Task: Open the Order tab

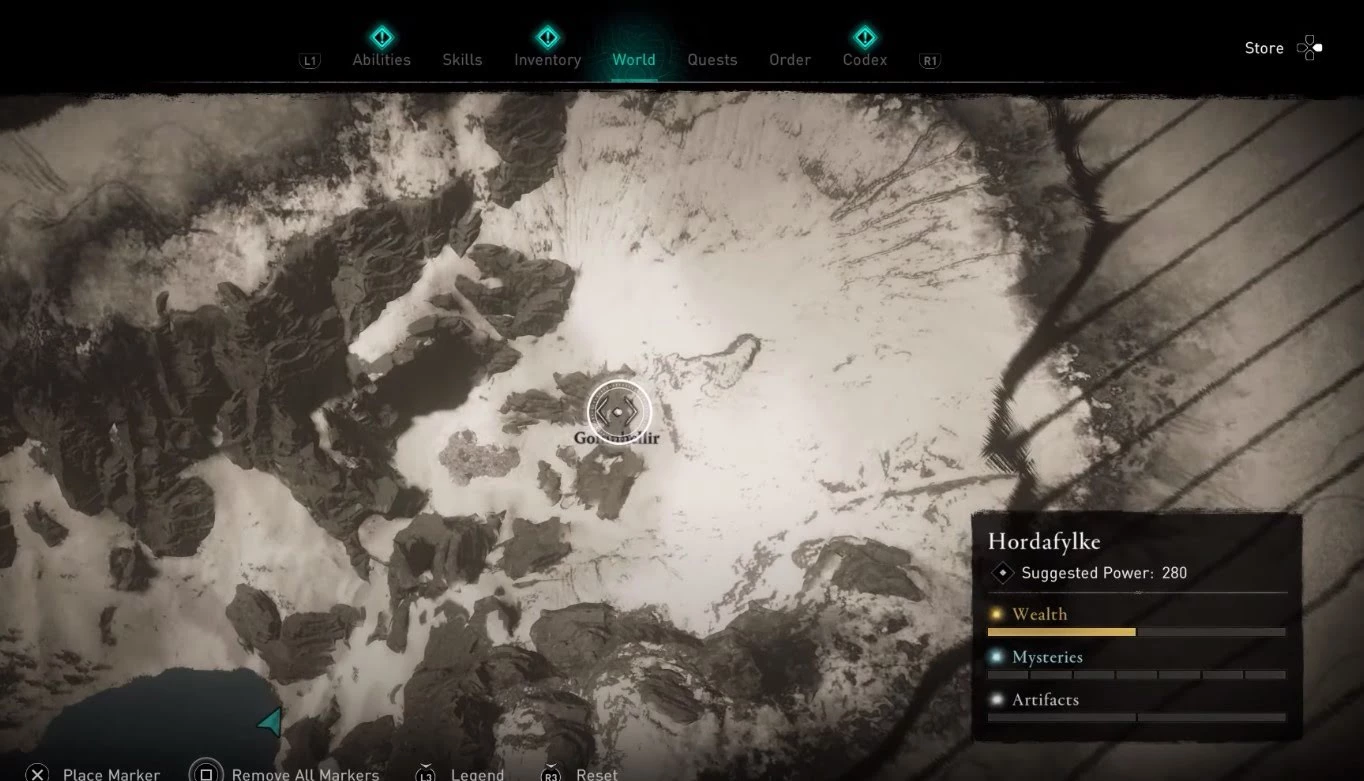Action: (x=789, y=59)
